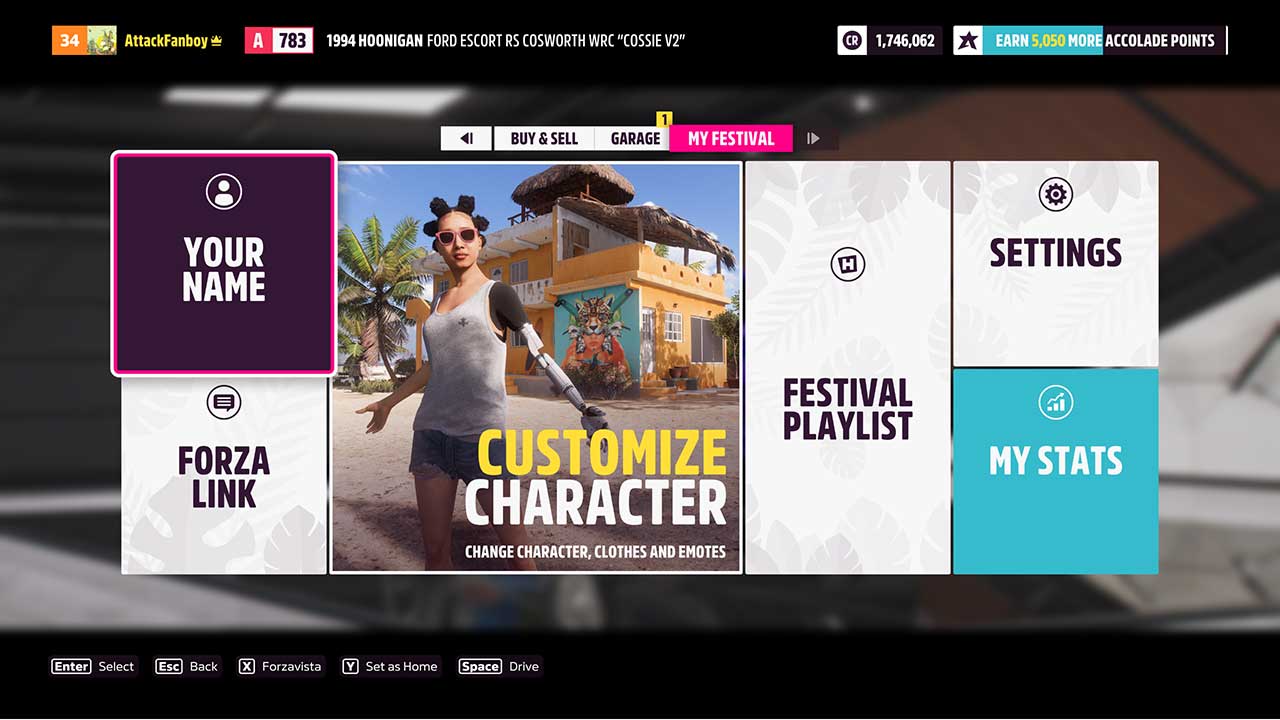
Task: Click the A 783 performance rating badge
Action: [x=279, y=40]
